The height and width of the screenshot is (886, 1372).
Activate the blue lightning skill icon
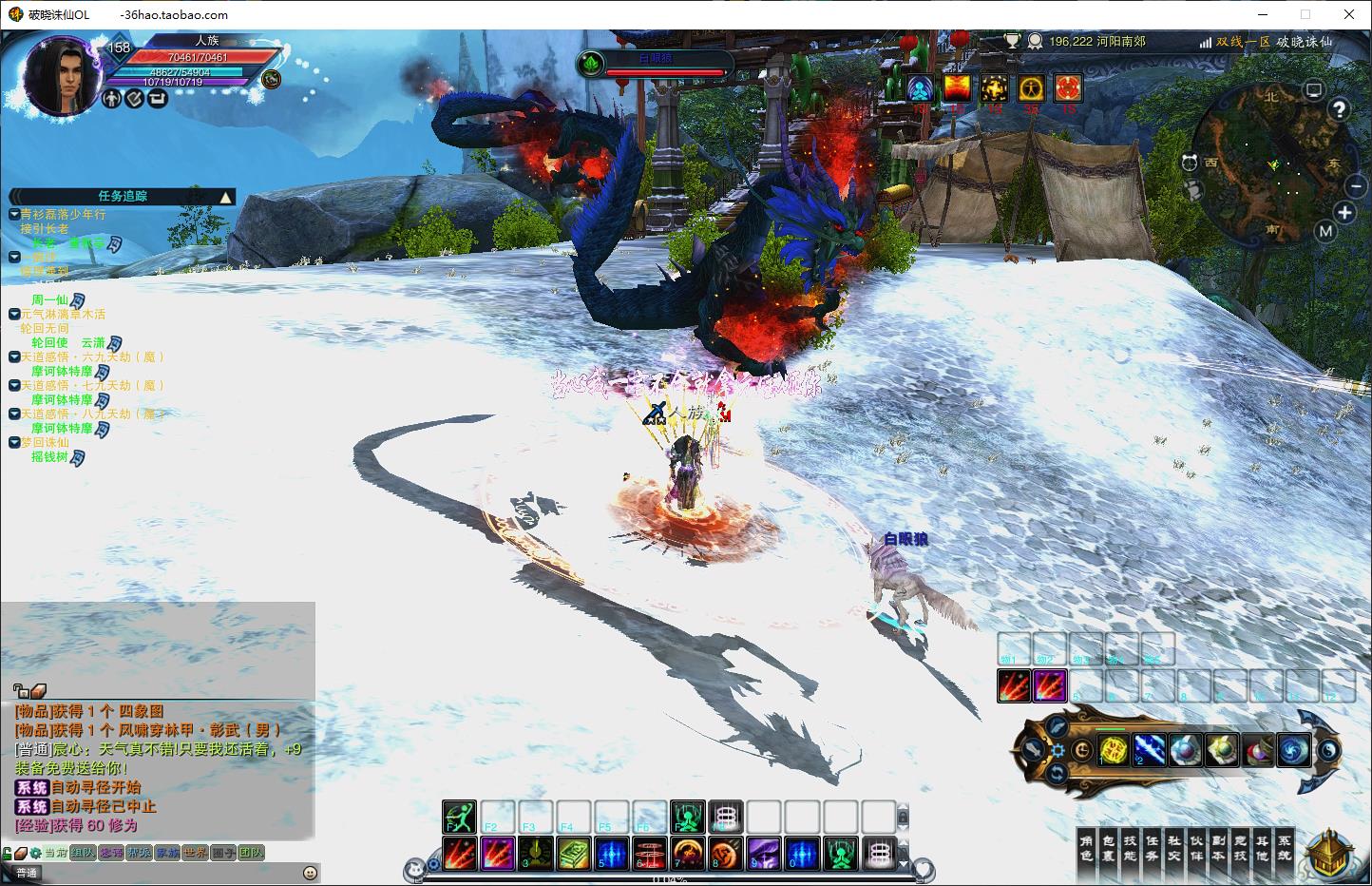pos(1149,750)
